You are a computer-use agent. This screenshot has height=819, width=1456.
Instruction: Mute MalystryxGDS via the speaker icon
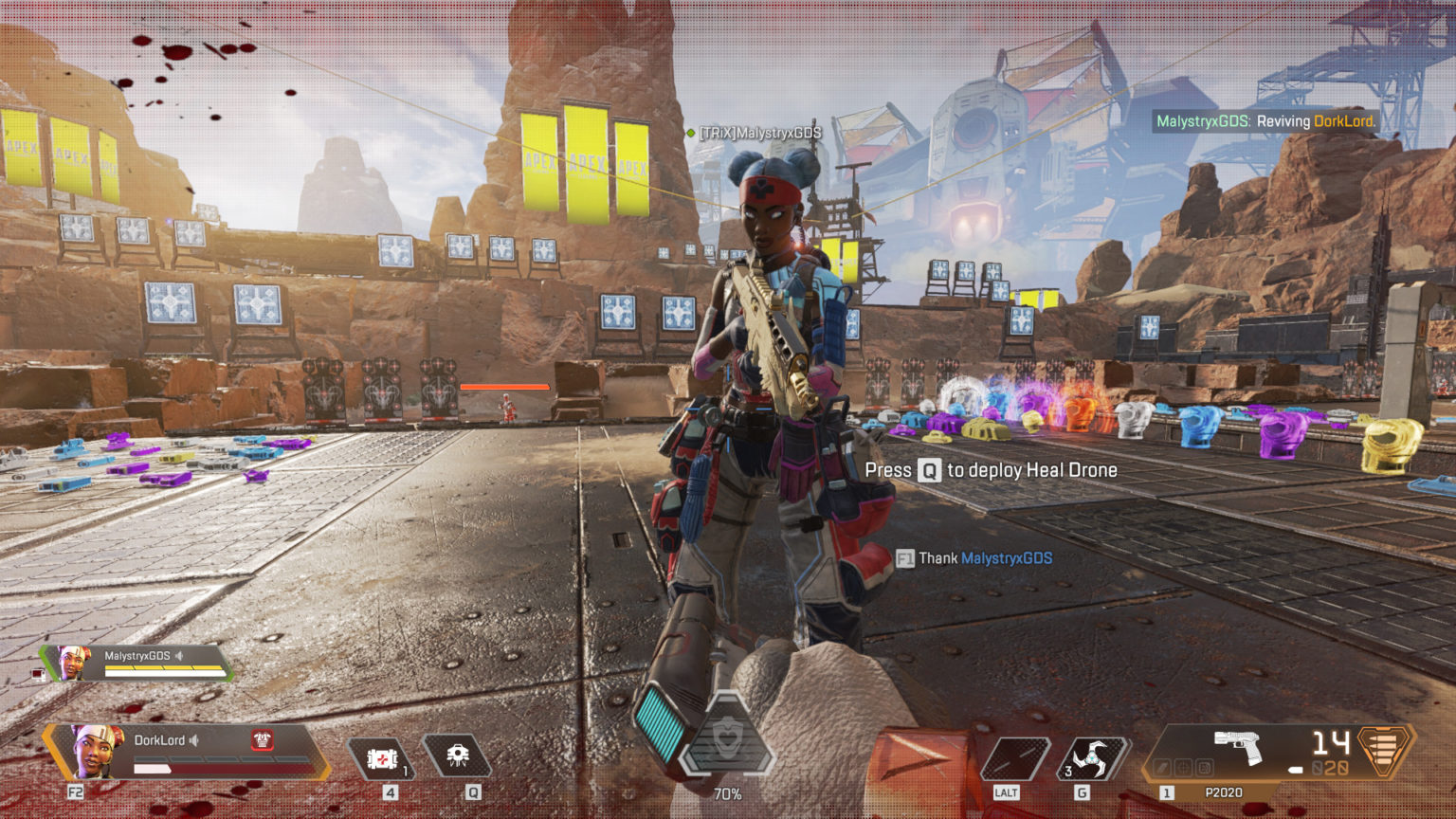pos(179,655)
